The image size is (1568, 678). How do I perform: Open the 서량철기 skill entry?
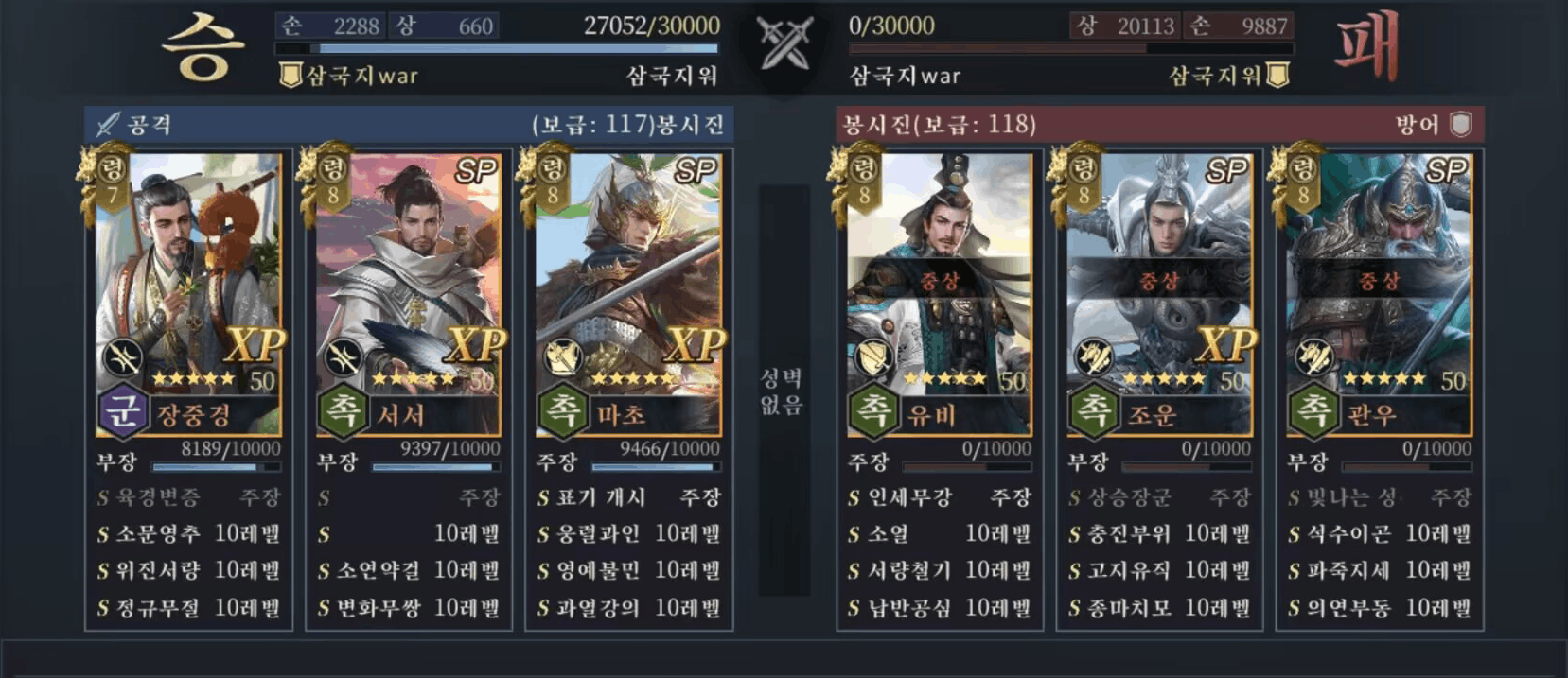(940, 571)
